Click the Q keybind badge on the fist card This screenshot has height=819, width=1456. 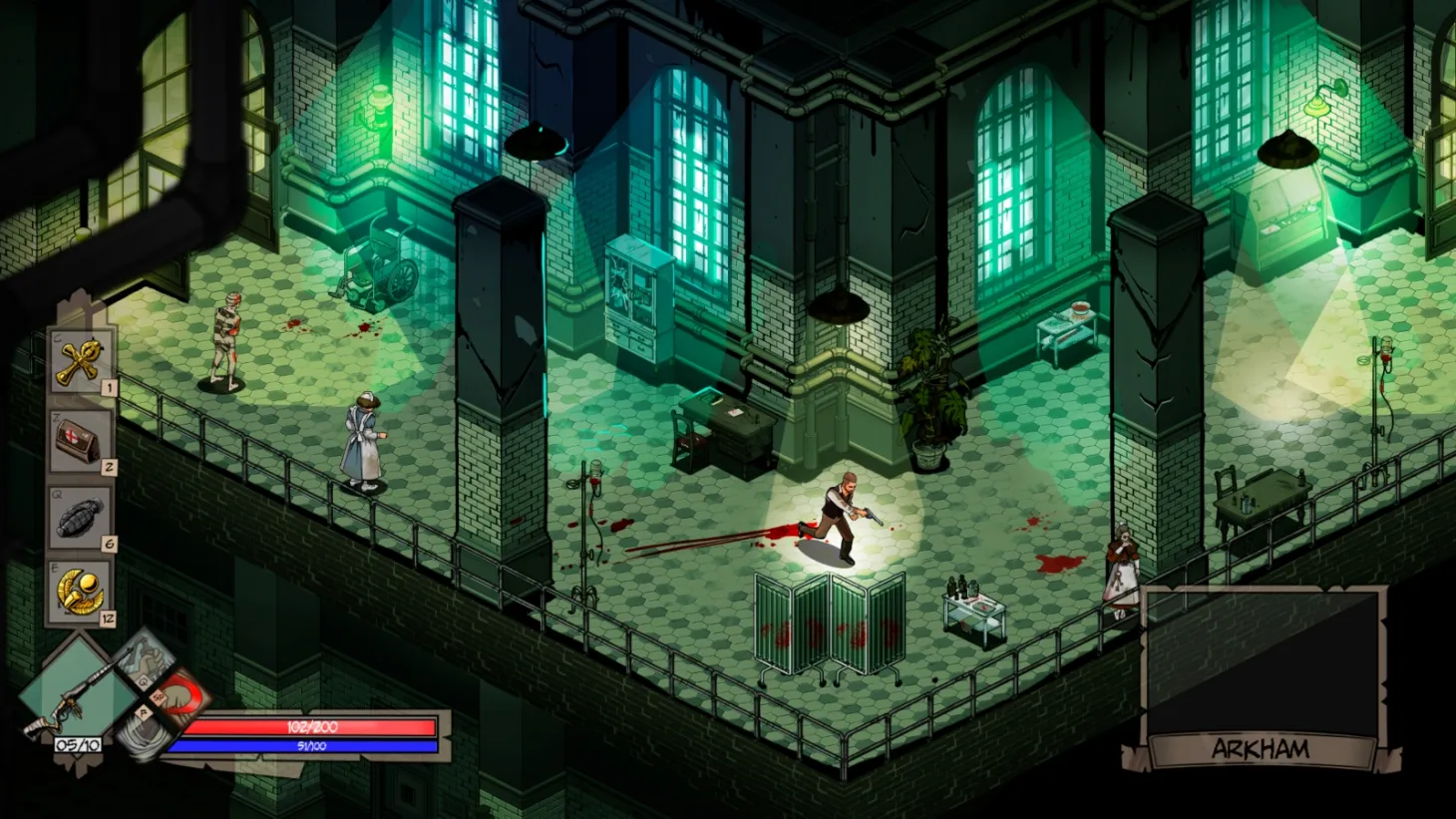coord(144,682)
